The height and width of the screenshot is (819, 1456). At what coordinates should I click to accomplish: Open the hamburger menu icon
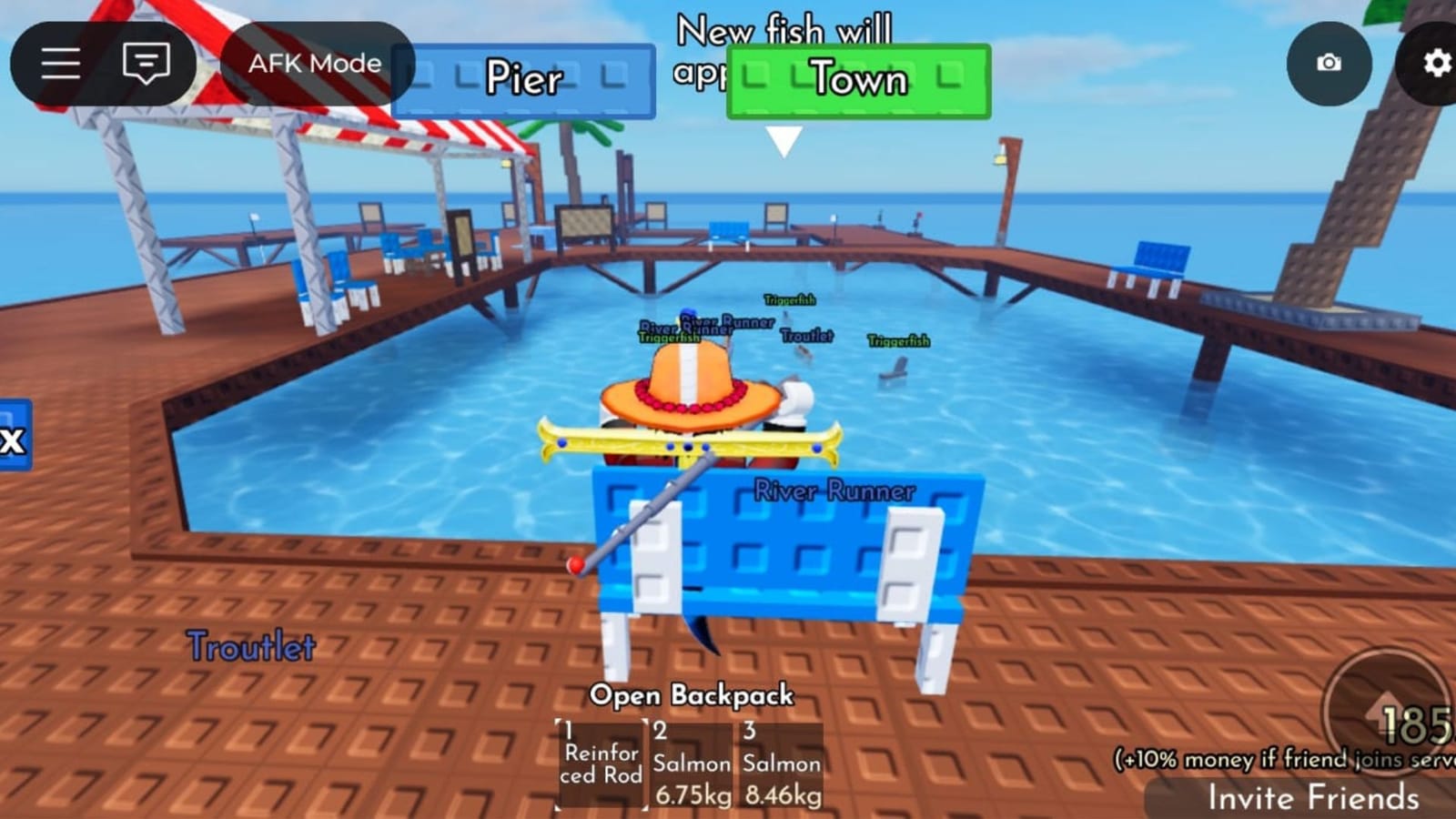[x=60, y=64]
